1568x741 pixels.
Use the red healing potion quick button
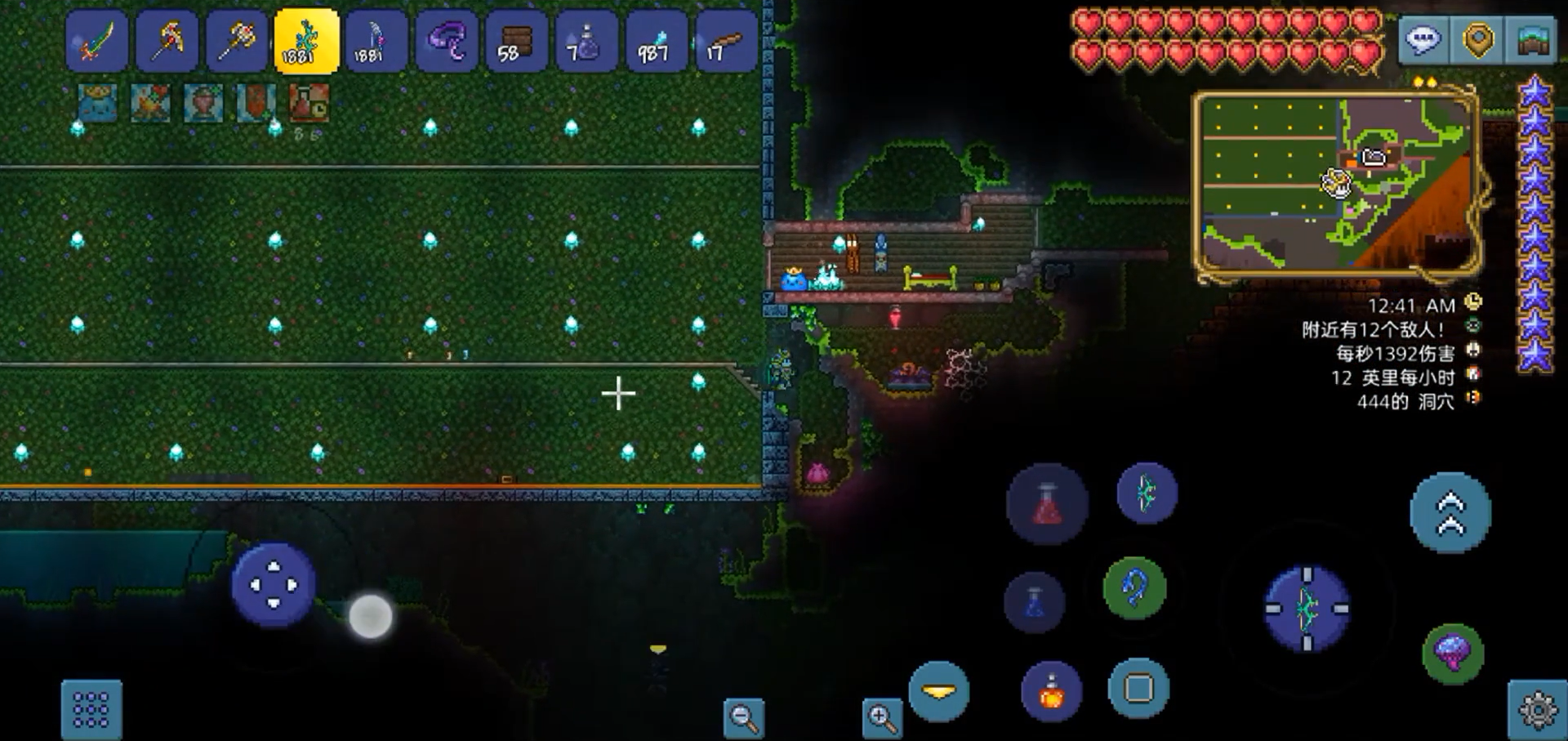tap(1047, 504)
